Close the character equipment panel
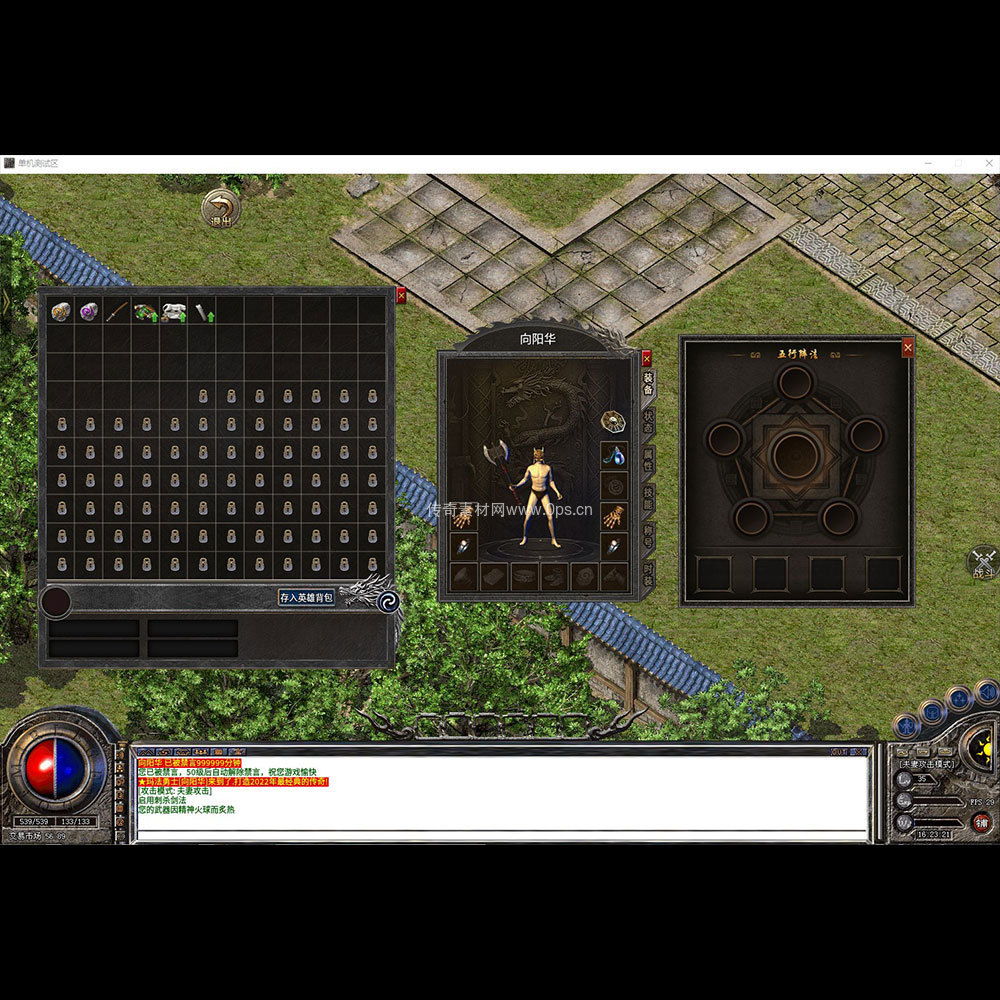This screenshot has height=1000, width=1000. click(646, 357)
